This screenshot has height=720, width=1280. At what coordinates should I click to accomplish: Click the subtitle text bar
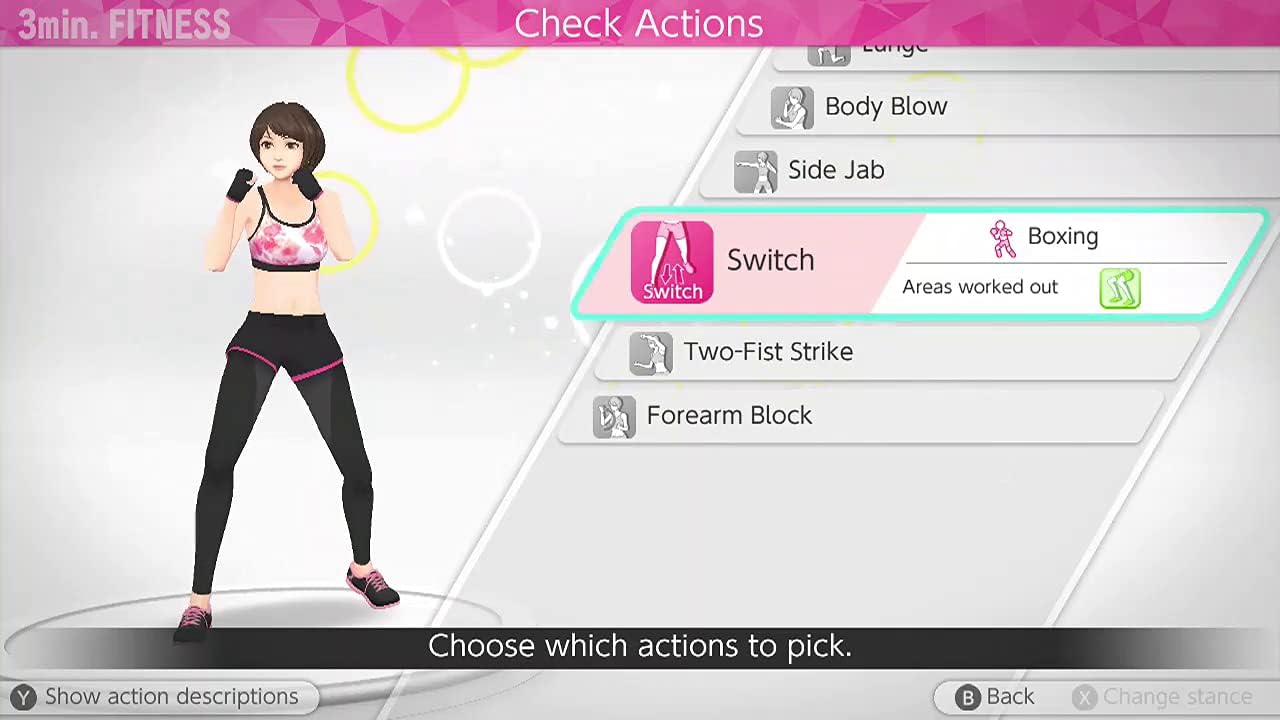(640, 646)
